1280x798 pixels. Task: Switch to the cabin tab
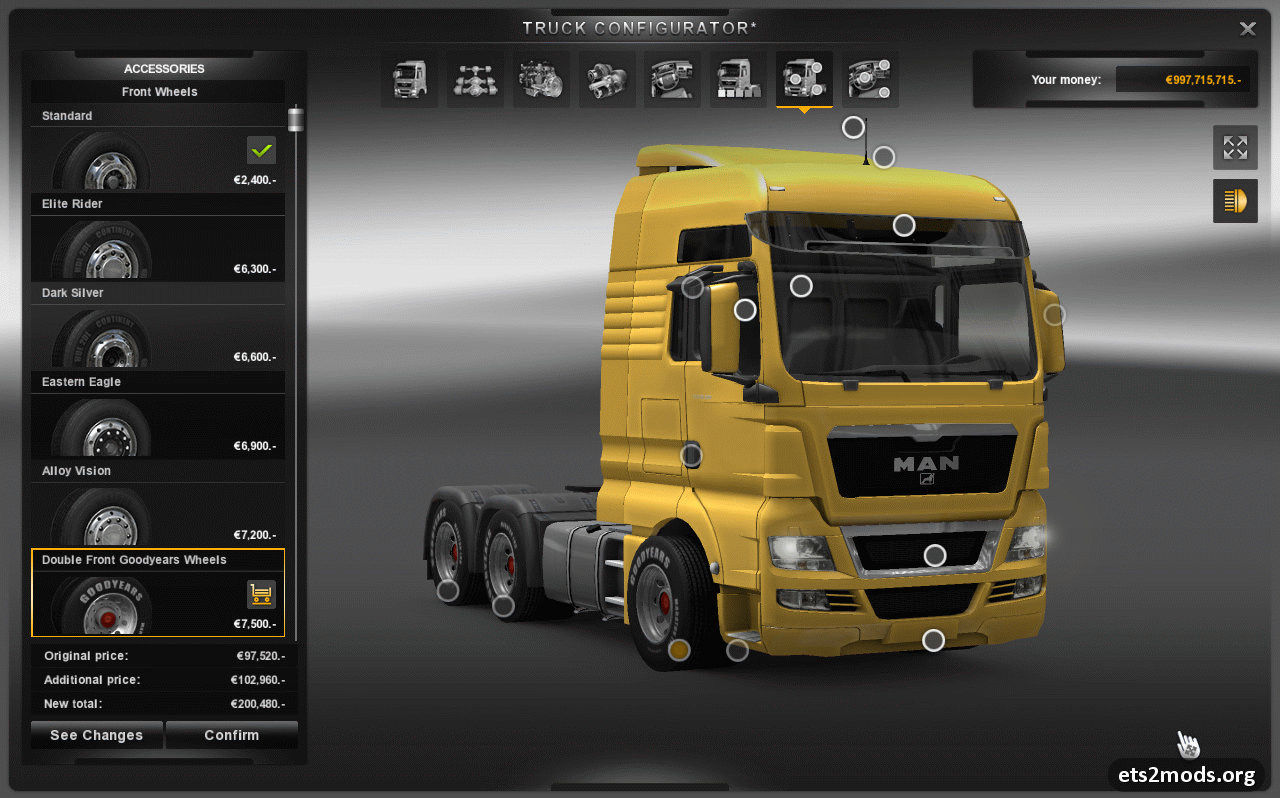[x=409, y=80]
